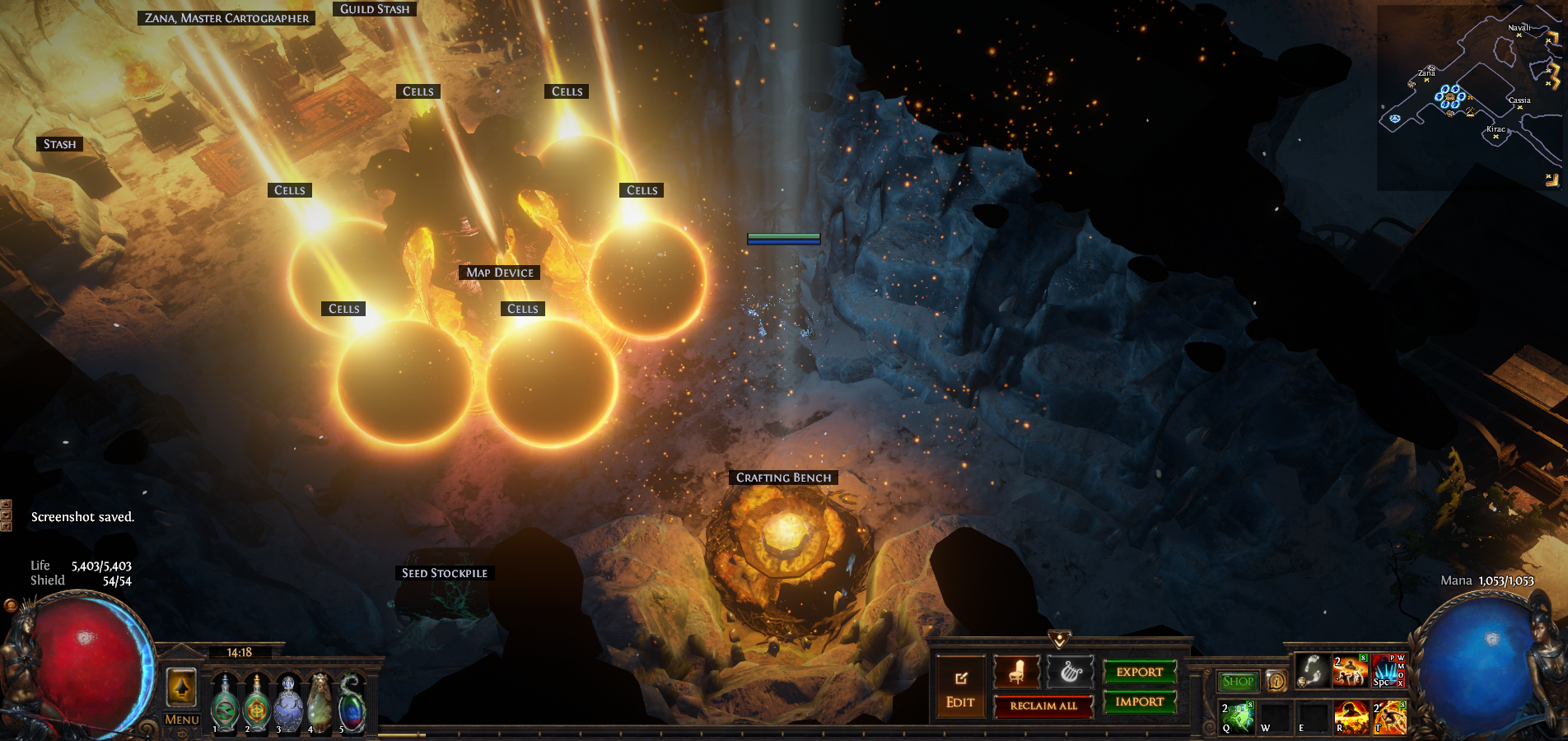
Task: Select the blue claw skill marked Spc
Action: coord(1388,671)
